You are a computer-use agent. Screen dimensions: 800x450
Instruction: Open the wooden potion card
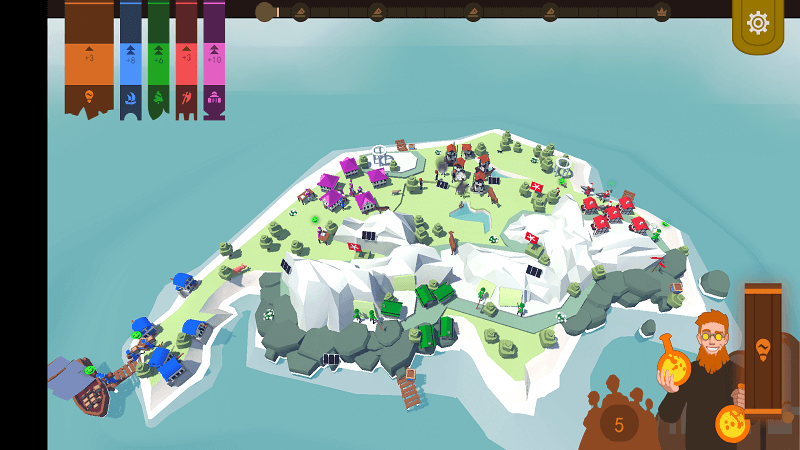coord(762,348)
